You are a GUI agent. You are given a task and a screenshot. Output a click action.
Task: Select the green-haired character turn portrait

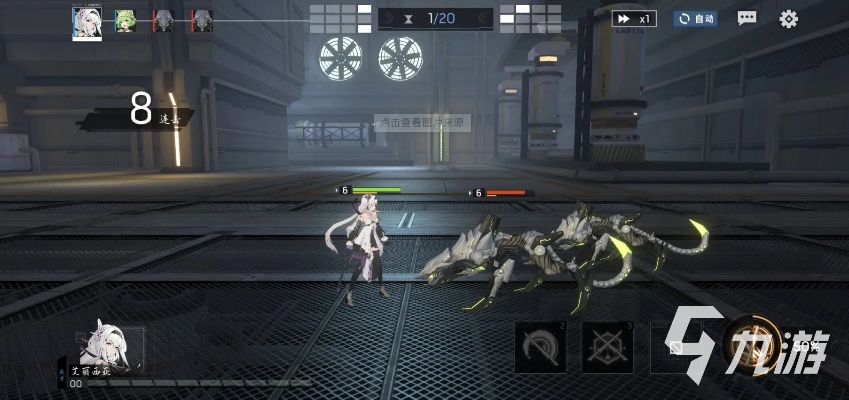click(x=126, y=20)
